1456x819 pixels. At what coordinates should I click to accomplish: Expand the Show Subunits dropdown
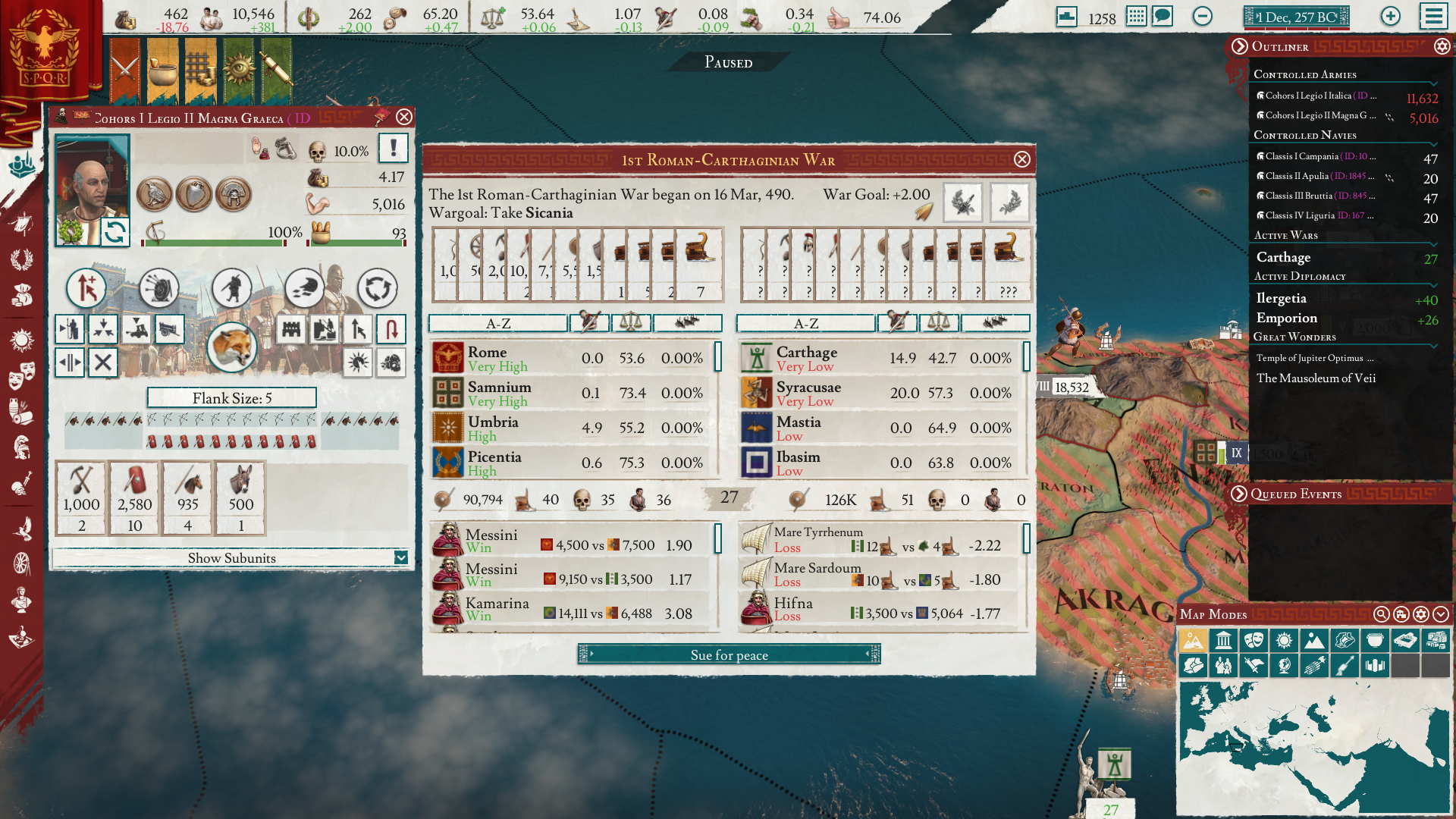pyautogui.click(x=400, y=558)
